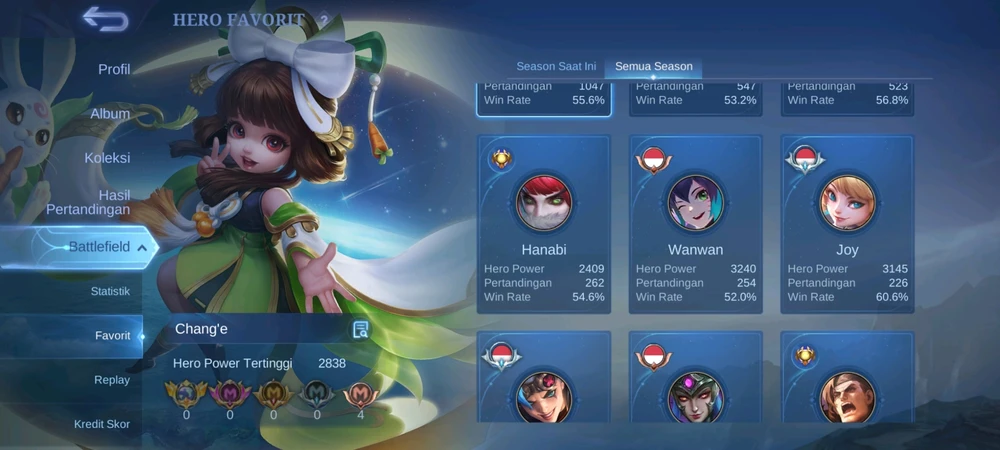
Task: Open the Koleksi section
Action: [x=107, y=158]
